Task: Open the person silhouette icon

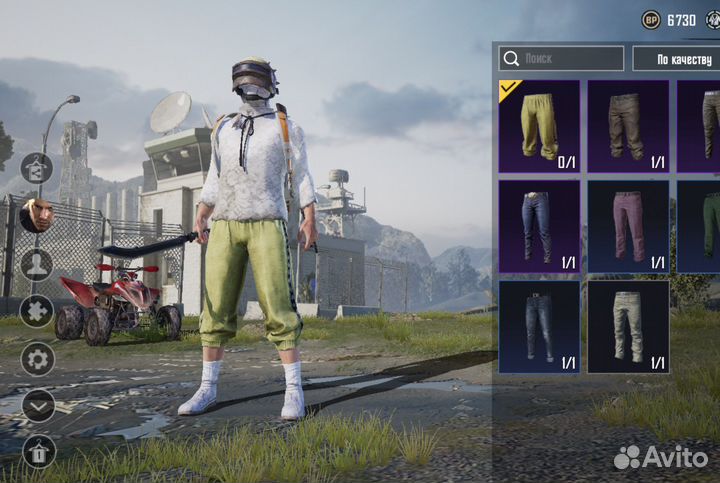Action: pos(37,264)
